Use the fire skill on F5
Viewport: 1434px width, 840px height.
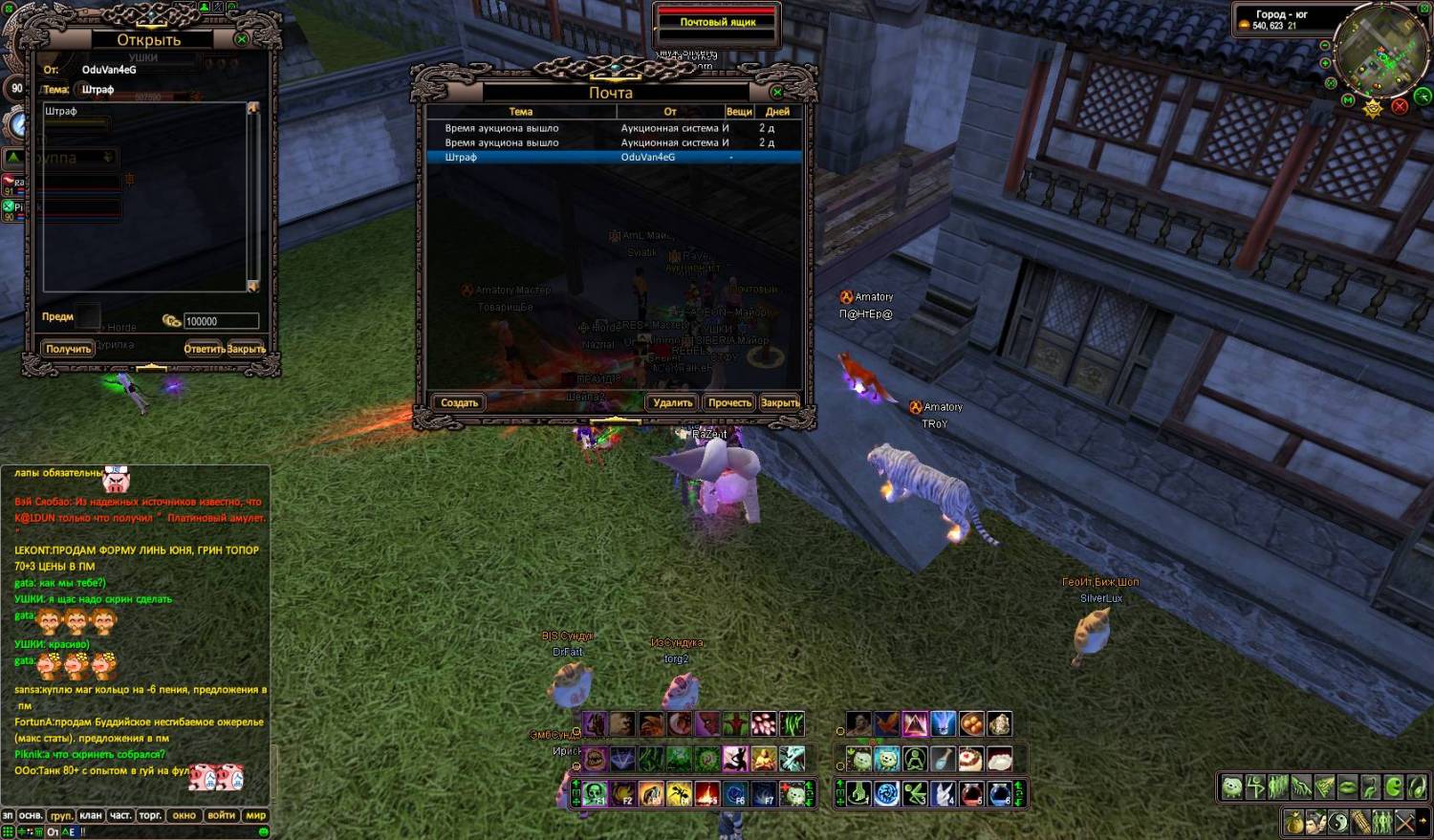pyautogui.click(x=707, y=793)
